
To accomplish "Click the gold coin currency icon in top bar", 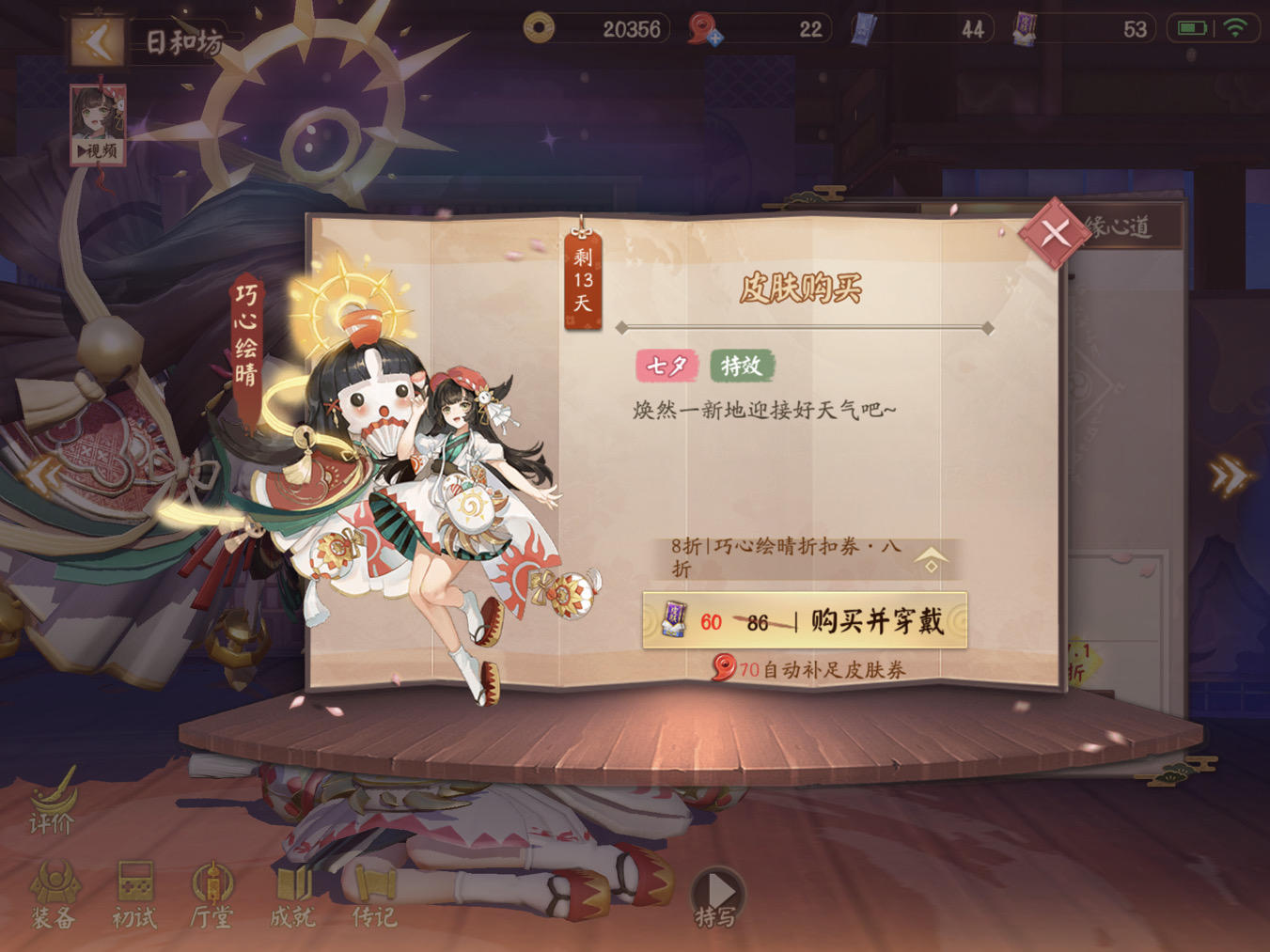I will click(538, 29).
